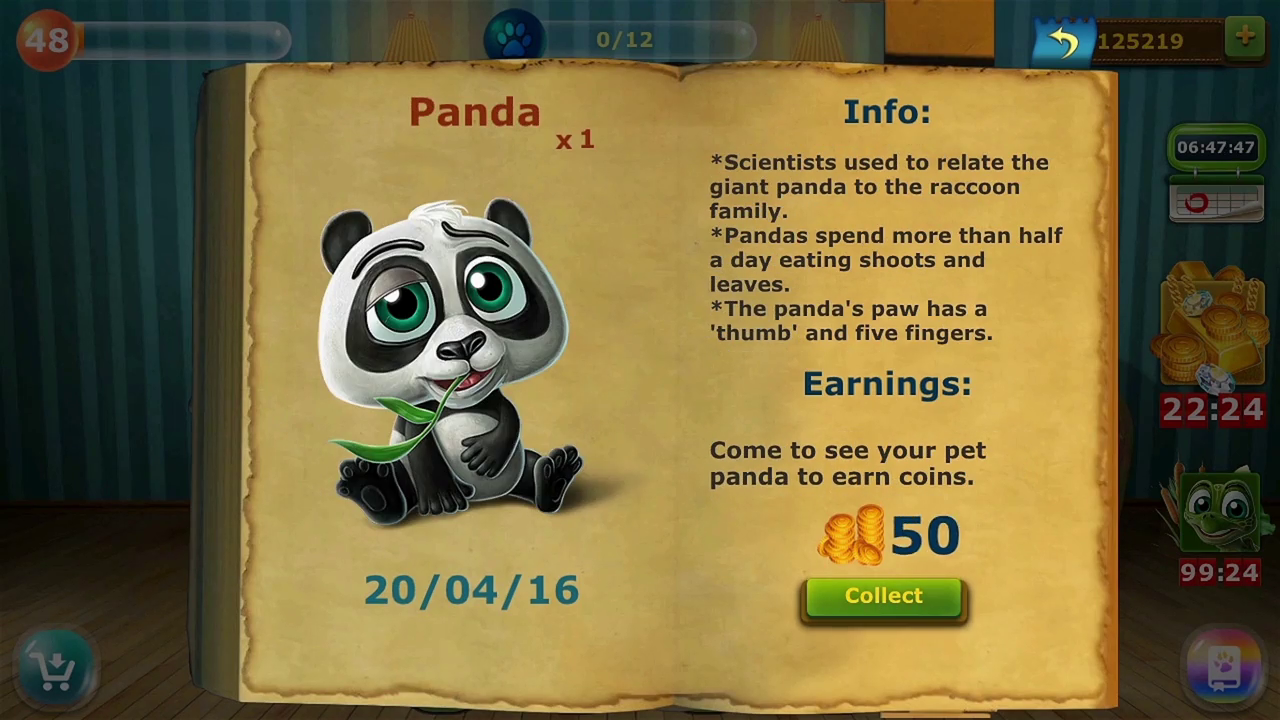Open the daily timer showing 06:47:47
1280x720 pixels.
1215,147
